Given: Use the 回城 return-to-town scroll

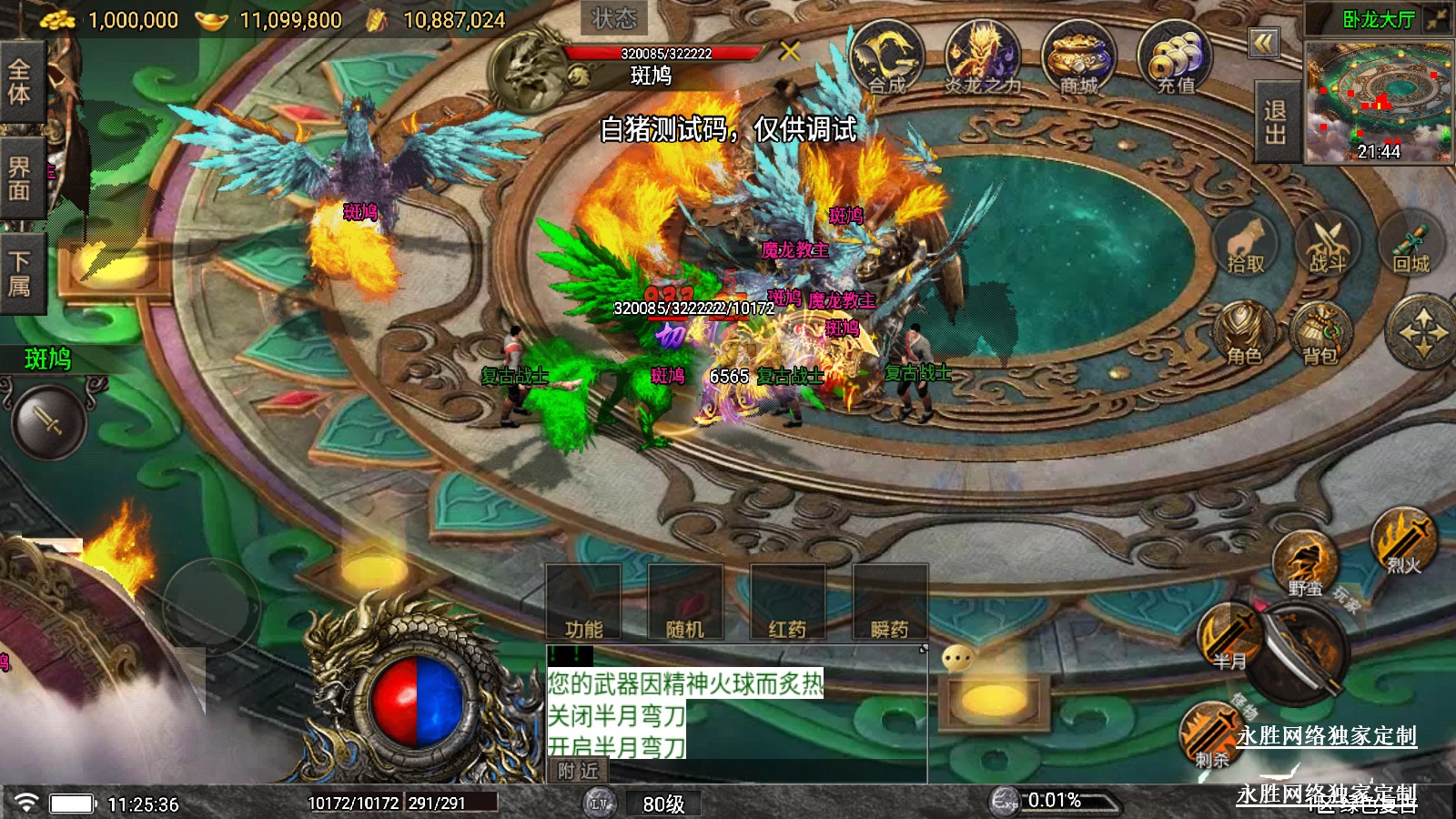Looking at the screenshot, I should pos(1411,246).
